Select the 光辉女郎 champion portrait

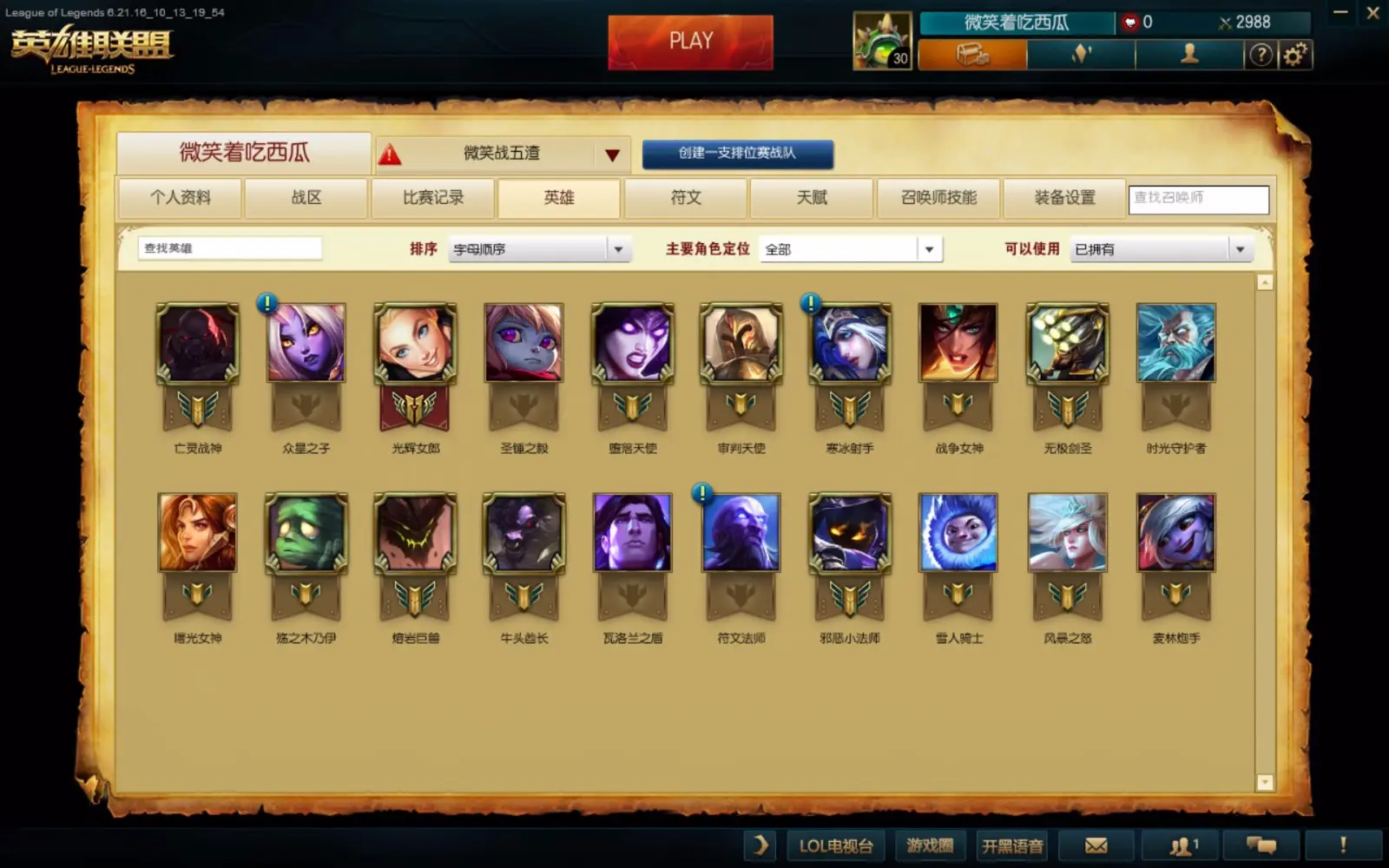tap(415, 343)
